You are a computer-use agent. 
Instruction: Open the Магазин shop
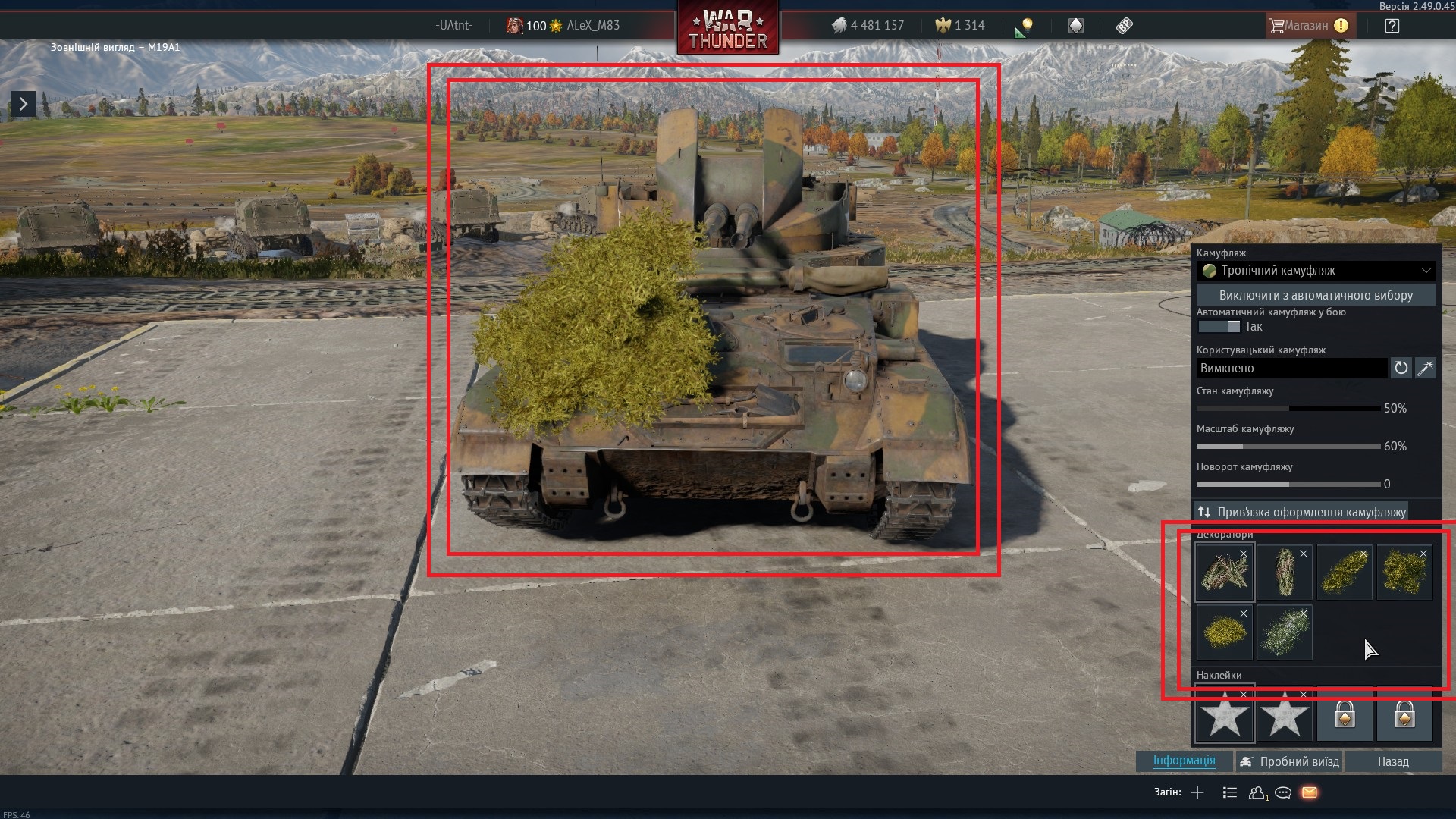1307,26
